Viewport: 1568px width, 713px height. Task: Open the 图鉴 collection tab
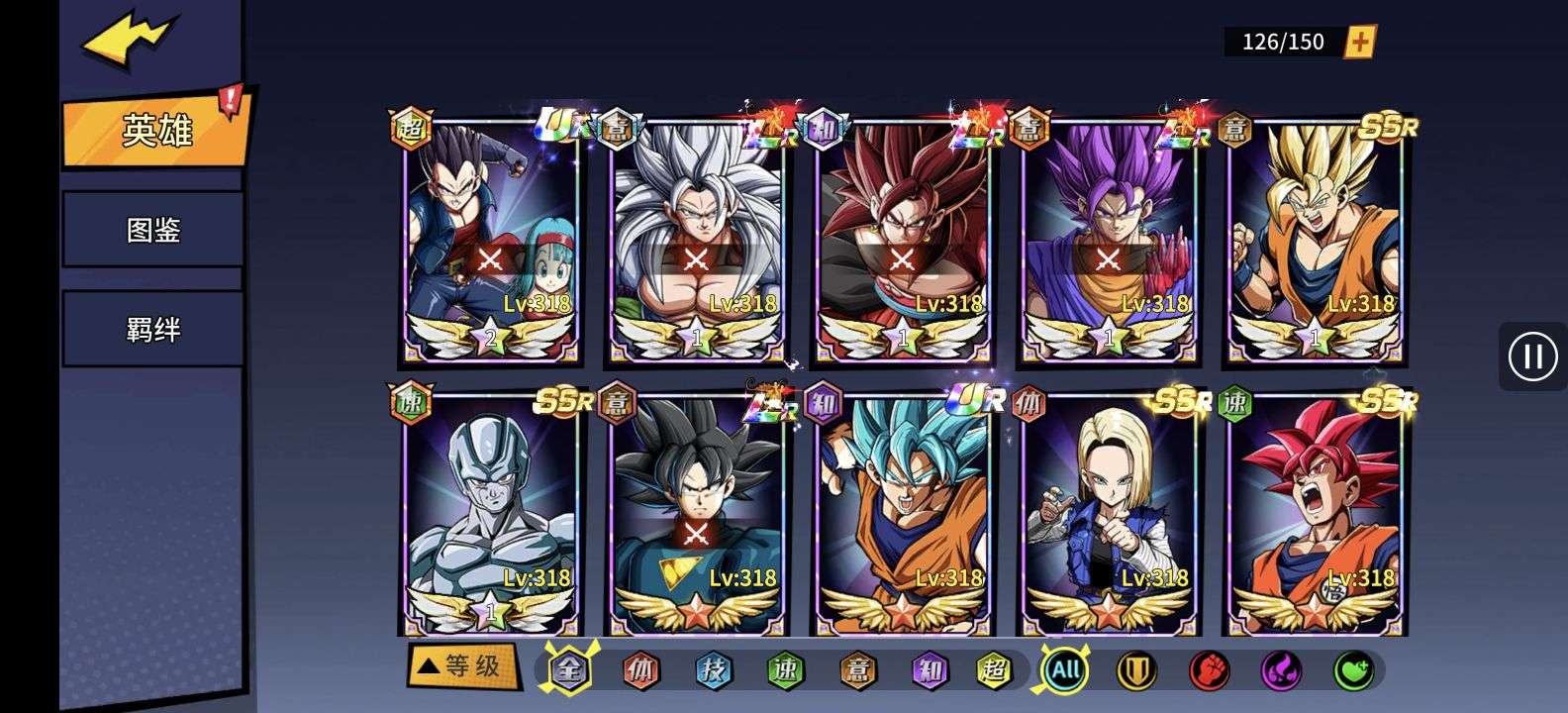tap(153, 230)
